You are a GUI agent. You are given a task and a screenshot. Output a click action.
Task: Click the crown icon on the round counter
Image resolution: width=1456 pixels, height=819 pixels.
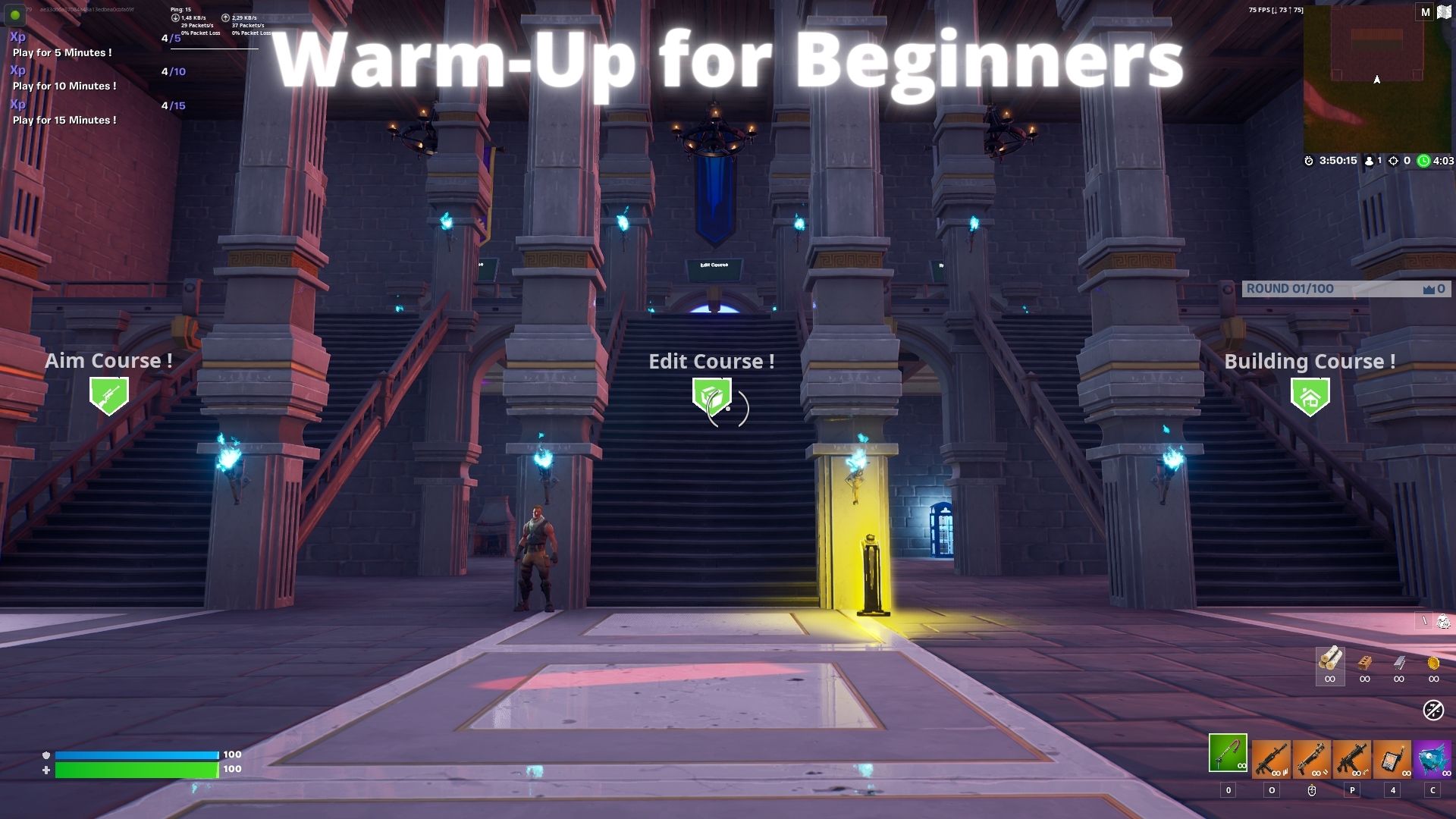[1429, 288]
